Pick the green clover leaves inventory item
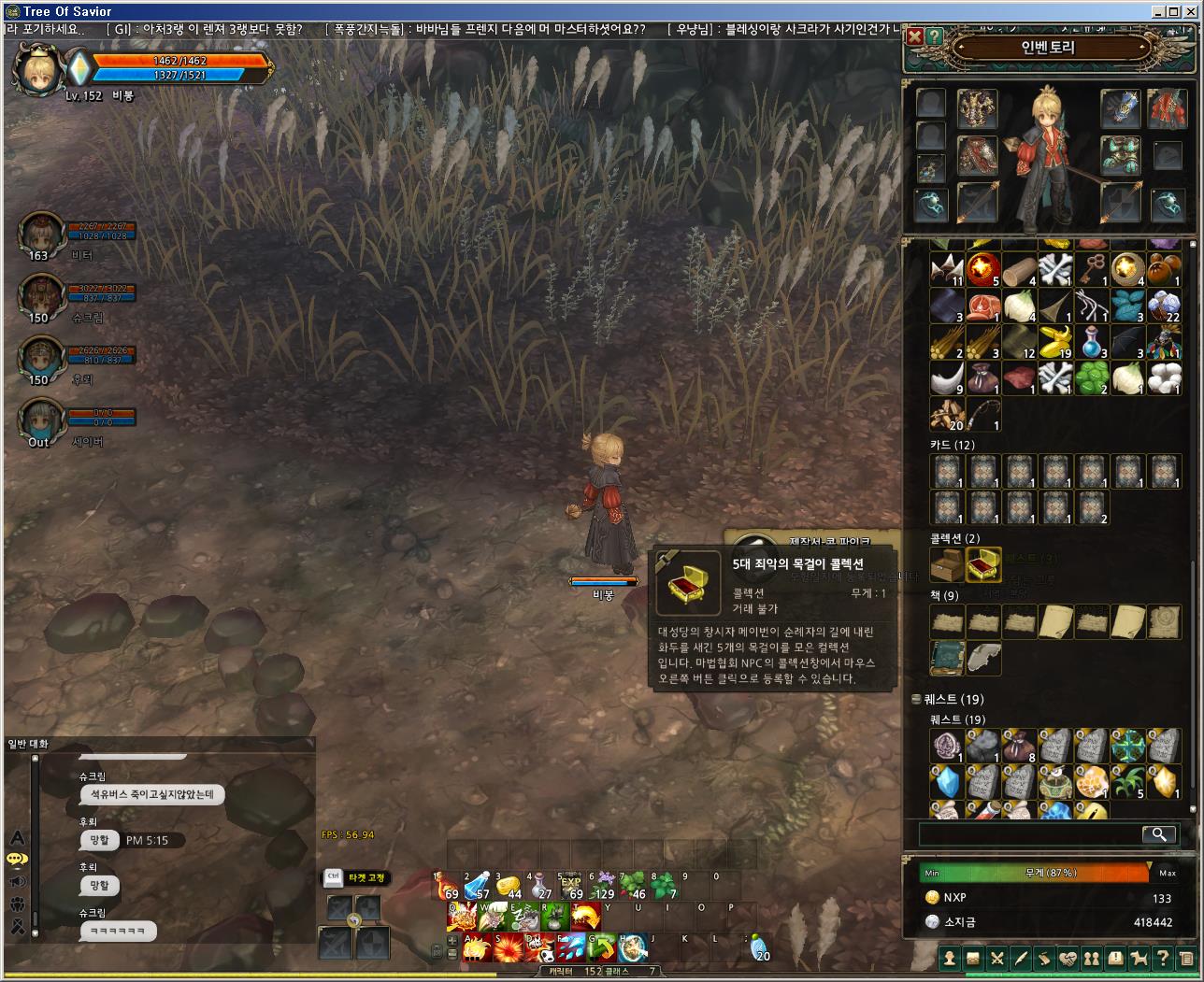Image resolution: width=1204 pixels, height=982 pixels. [x=1093, y=377]
